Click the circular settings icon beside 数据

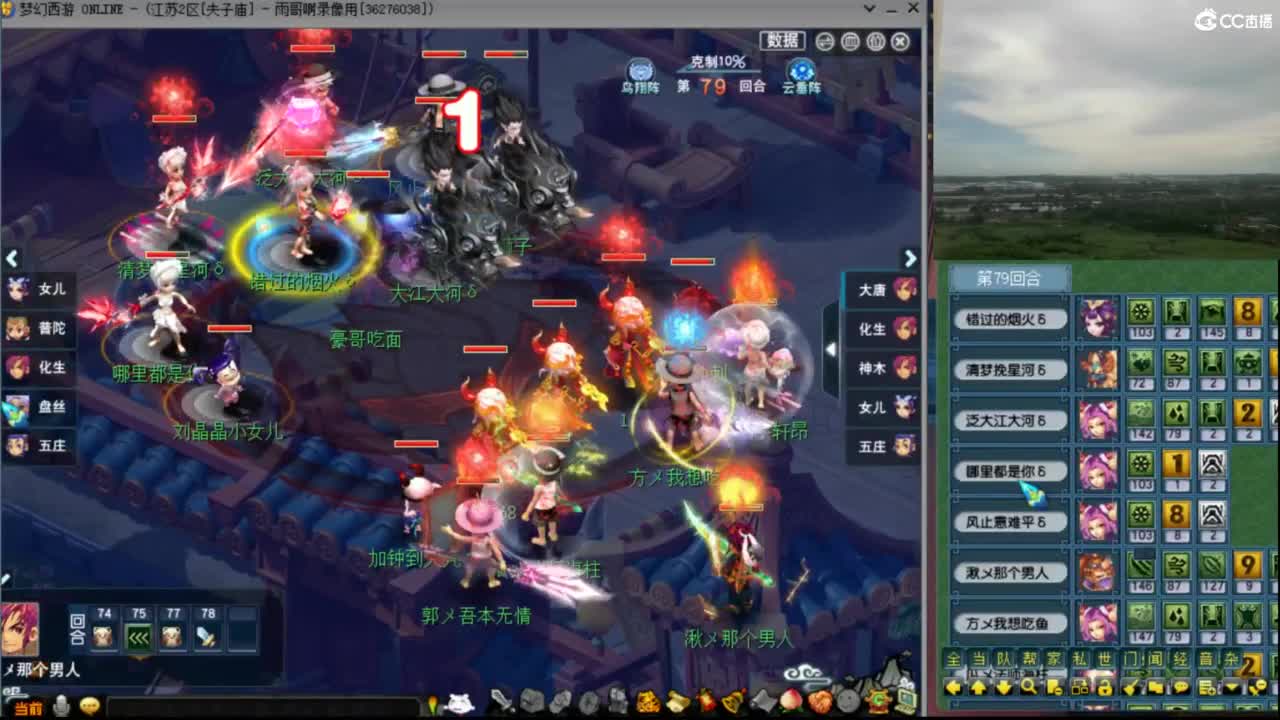(x=824, y=42)
